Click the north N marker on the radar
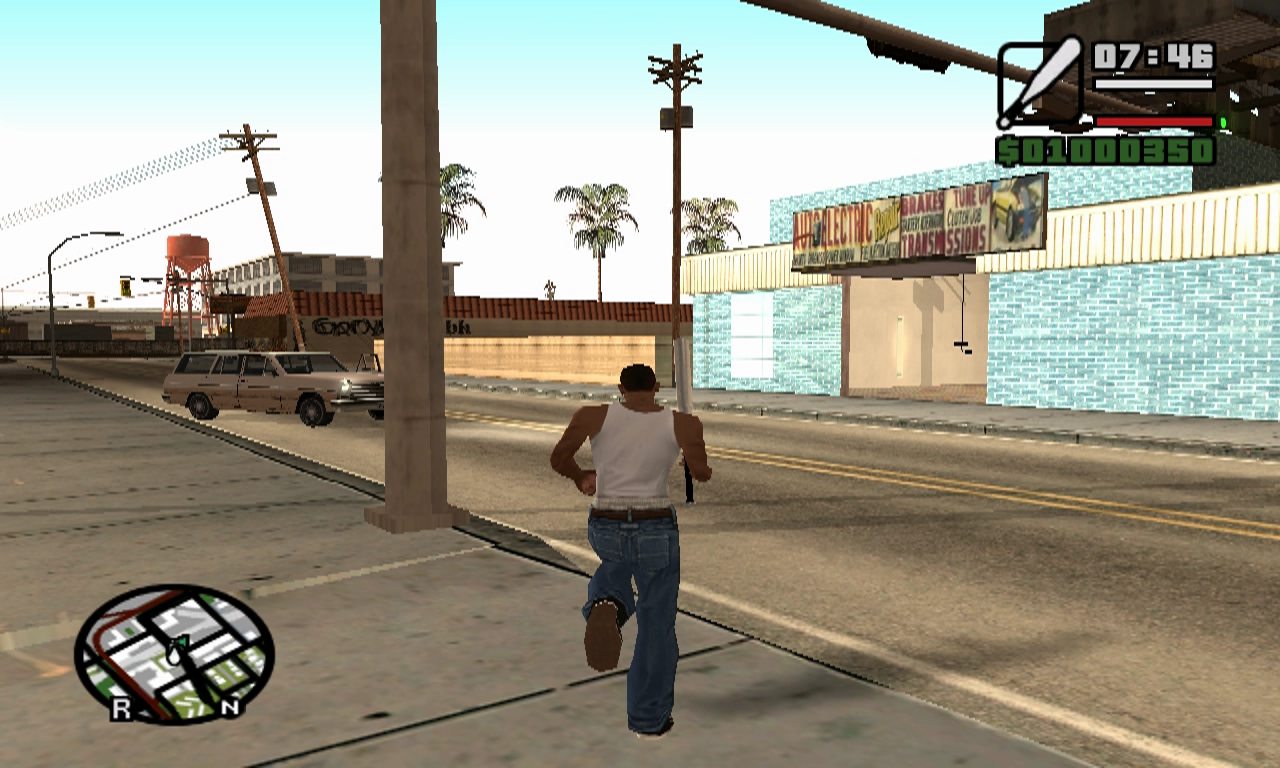This screenshot has width=1280, height=768. (x=230, y=708)
